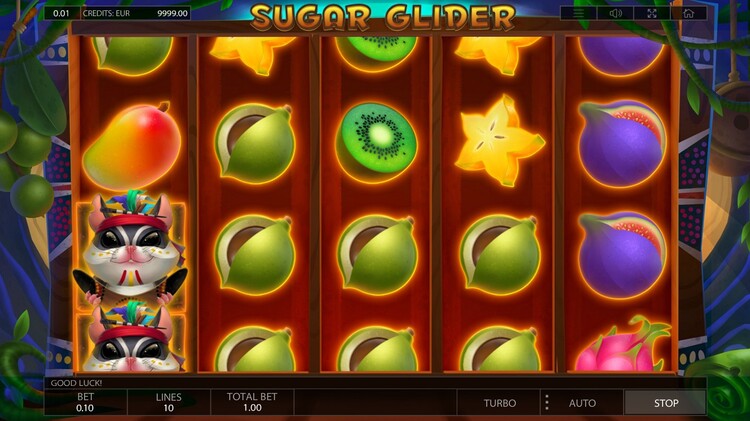The width and height of the screenshot is (750, 421).
Task: Stop the spinning reels
Action: 665,403
